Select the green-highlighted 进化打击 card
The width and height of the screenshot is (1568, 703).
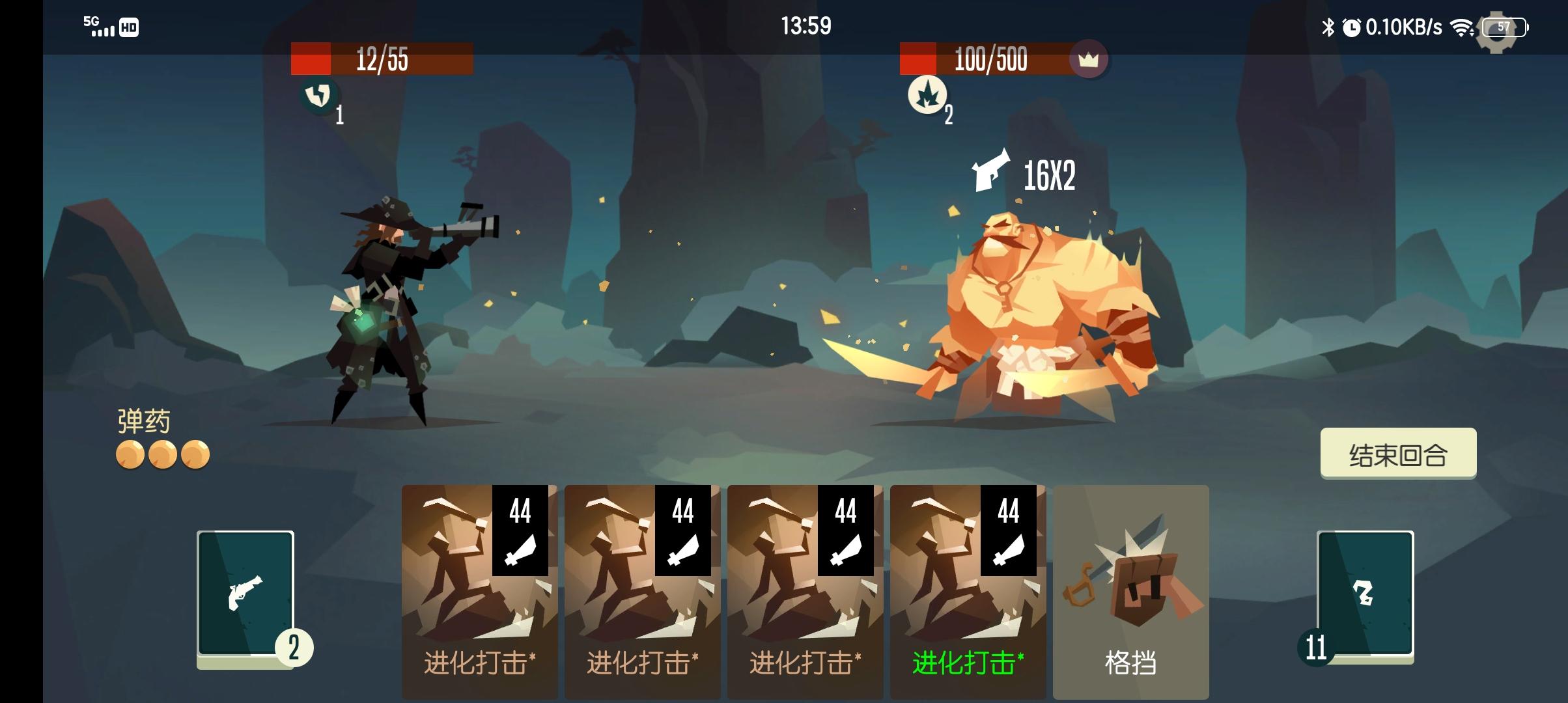(x=968, y=586)
